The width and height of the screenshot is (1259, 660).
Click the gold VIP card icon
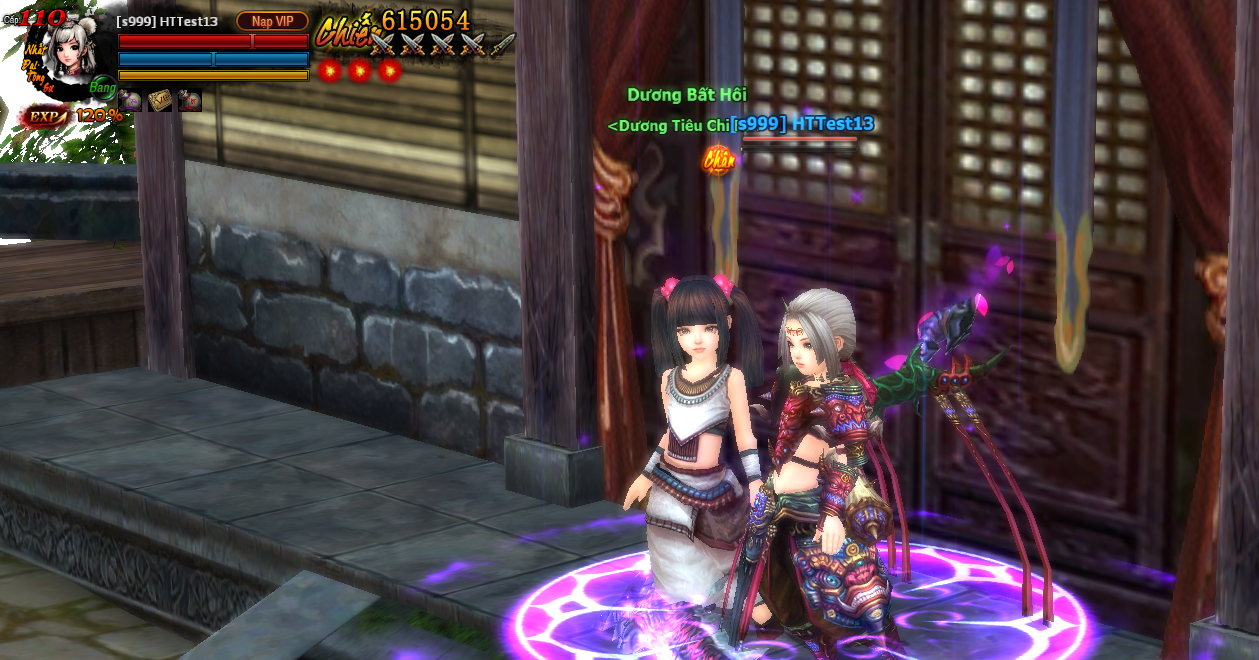[160, 100]
